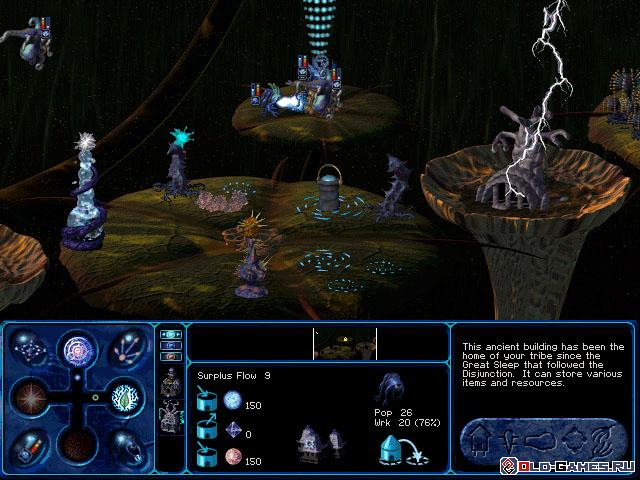The width and height of the screenshot is (640, 480).
Task: Click the top small blue gem button
Action: click(170, 335)
